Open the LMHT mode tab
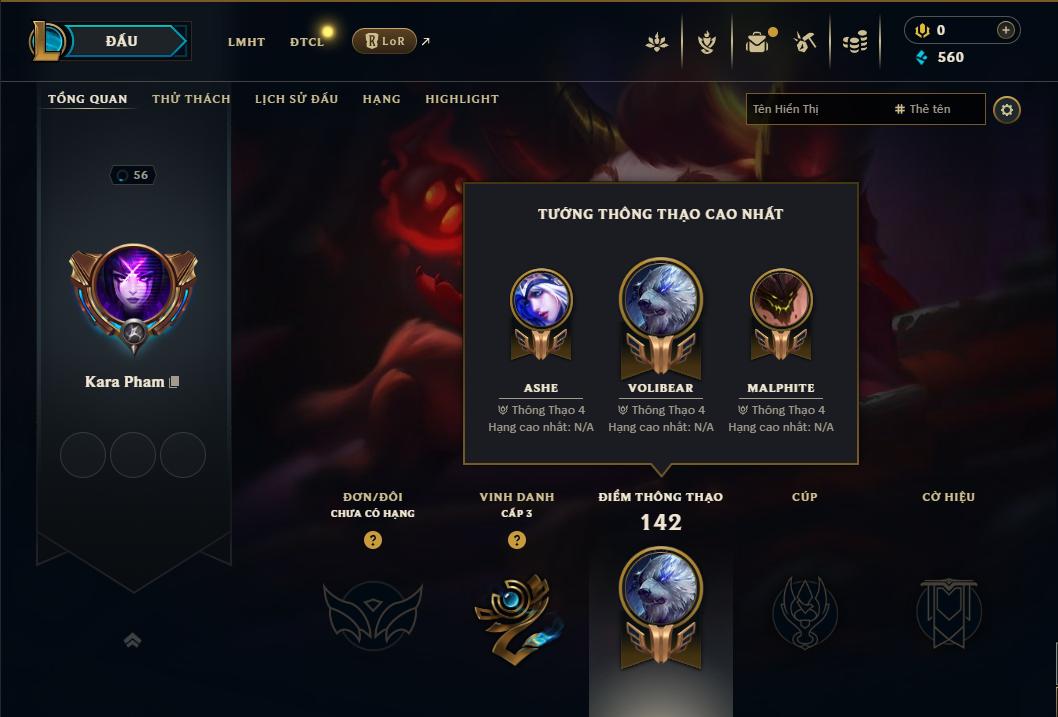Image resolution: width=1058 pixels, height=717 pixels. point(246,42)
